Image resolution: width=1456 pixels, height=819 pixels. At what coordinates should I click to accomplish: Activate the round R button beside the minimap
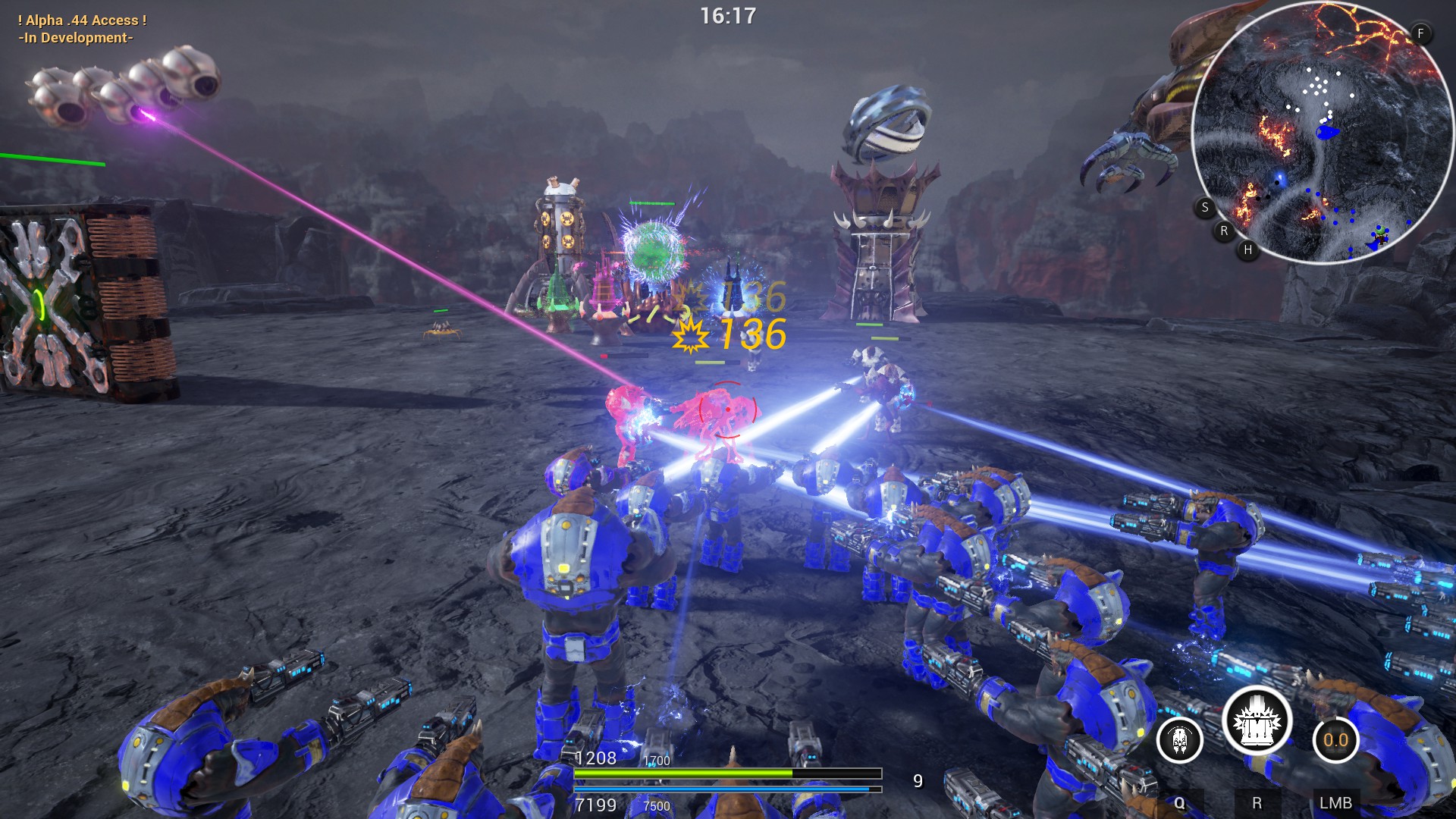click(1224, 231)
